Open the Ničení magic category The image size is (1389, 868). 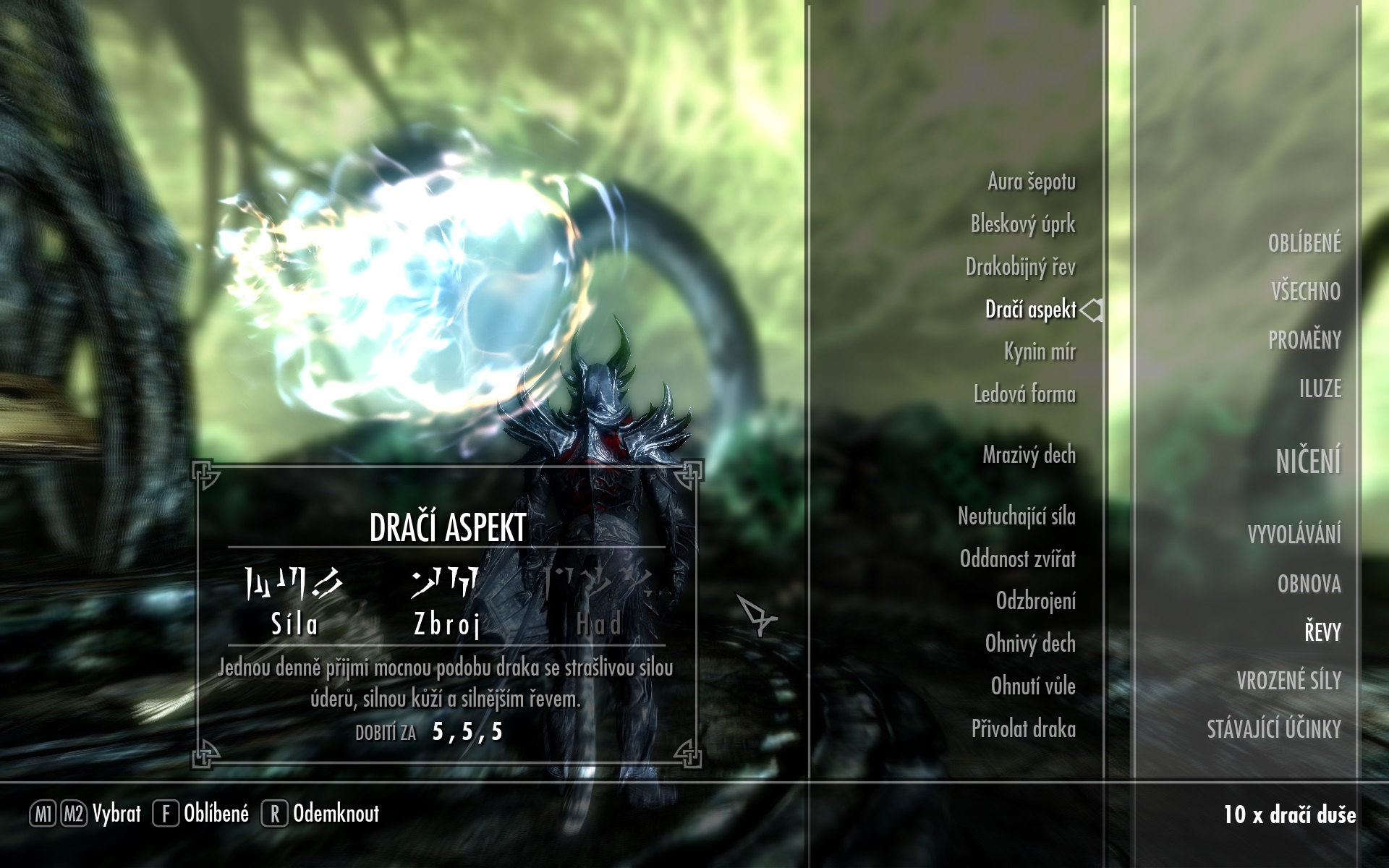1308,461
